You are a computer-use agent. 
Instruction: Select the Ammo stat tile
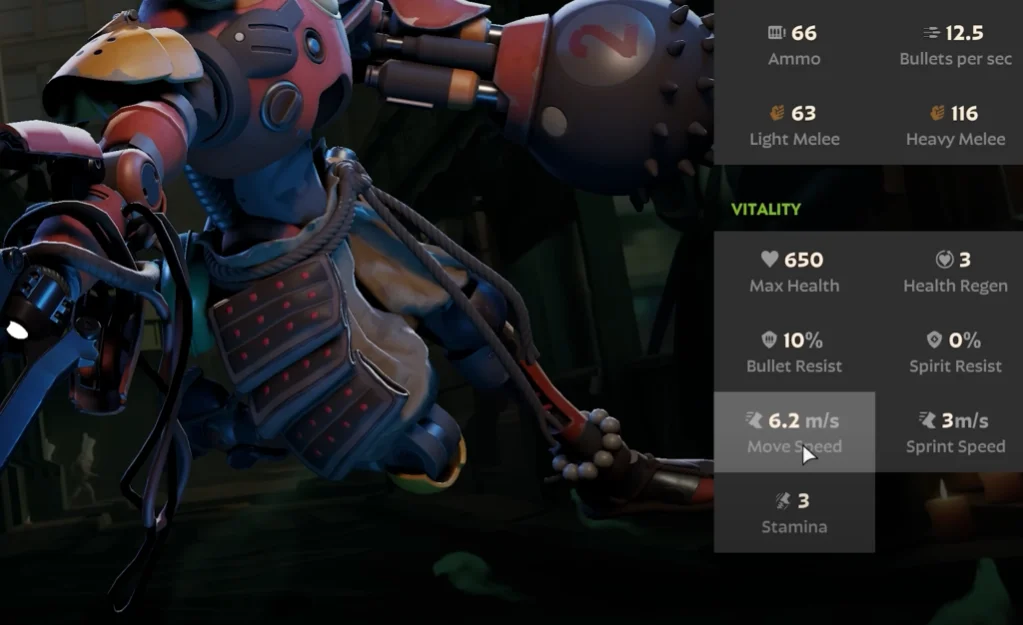(x=794, y=45)
